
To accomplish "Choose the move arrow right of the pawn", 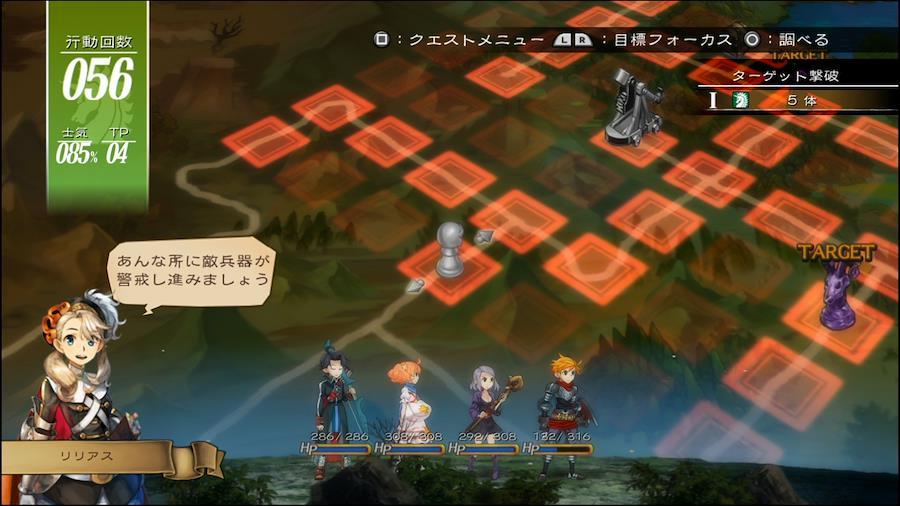I will click(486, 237).
